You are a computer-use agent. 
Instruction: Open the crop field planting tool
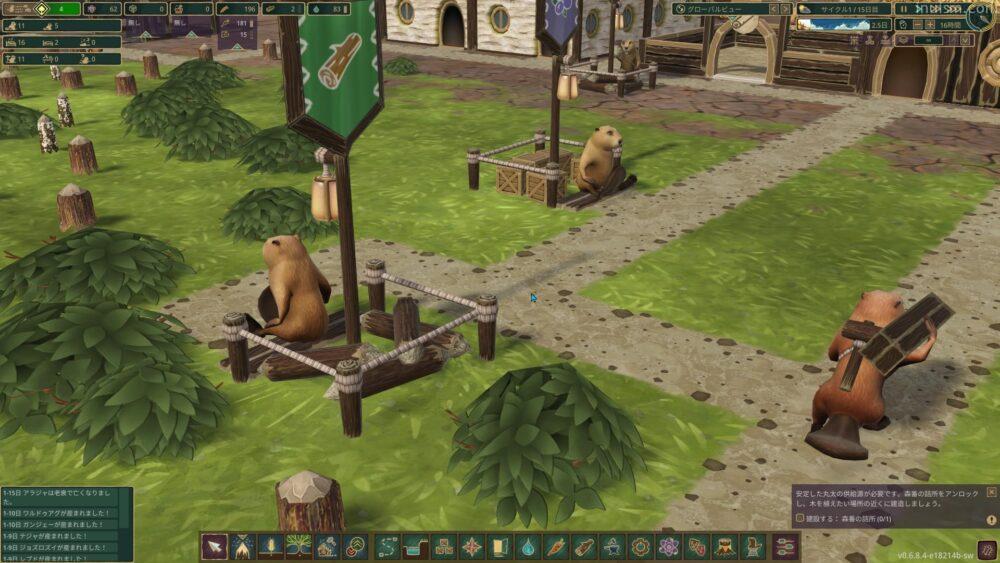pos(270,546)
